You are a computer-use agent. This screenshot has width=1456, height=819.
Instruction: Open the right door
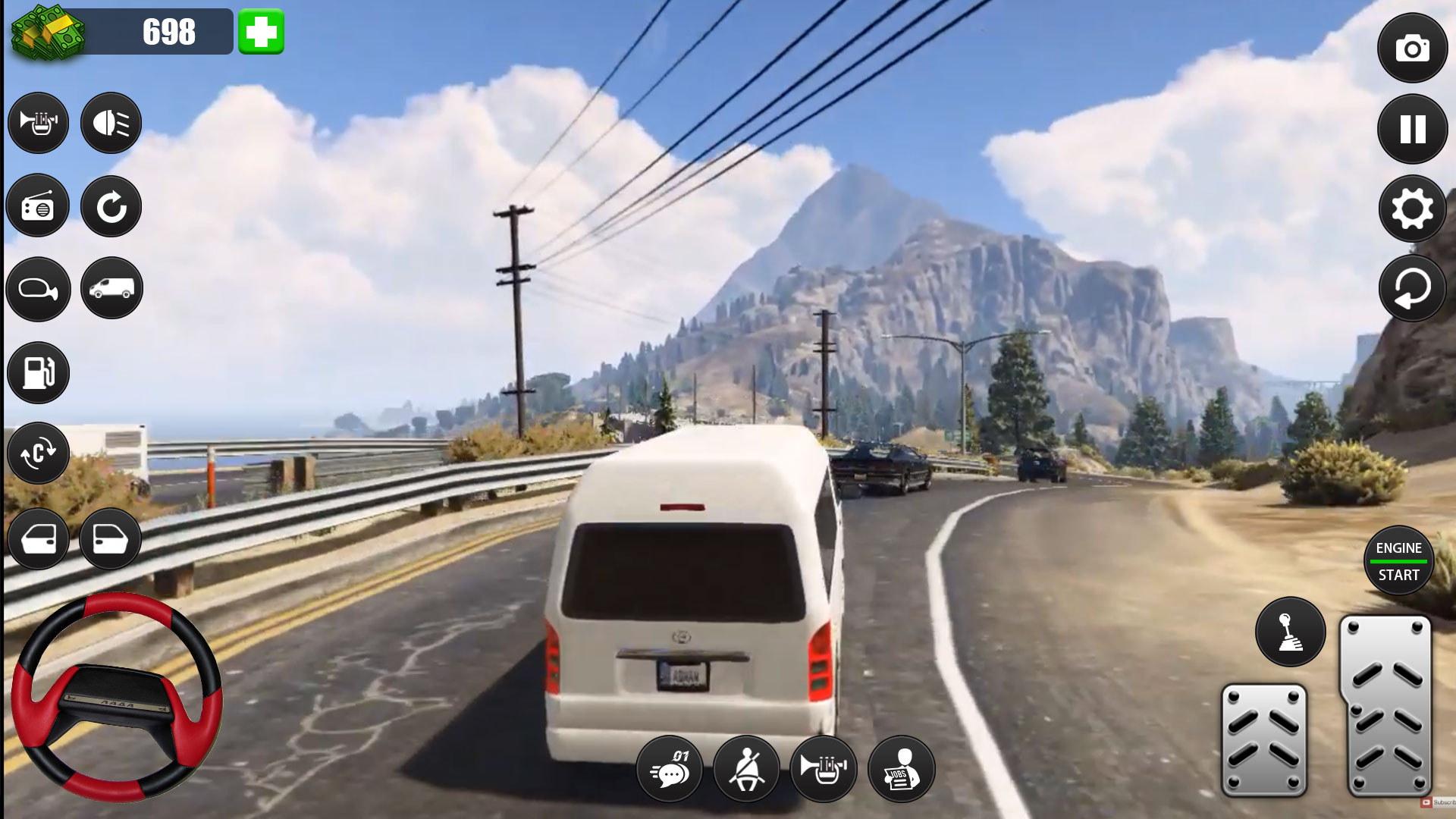[x=111, y=539]
